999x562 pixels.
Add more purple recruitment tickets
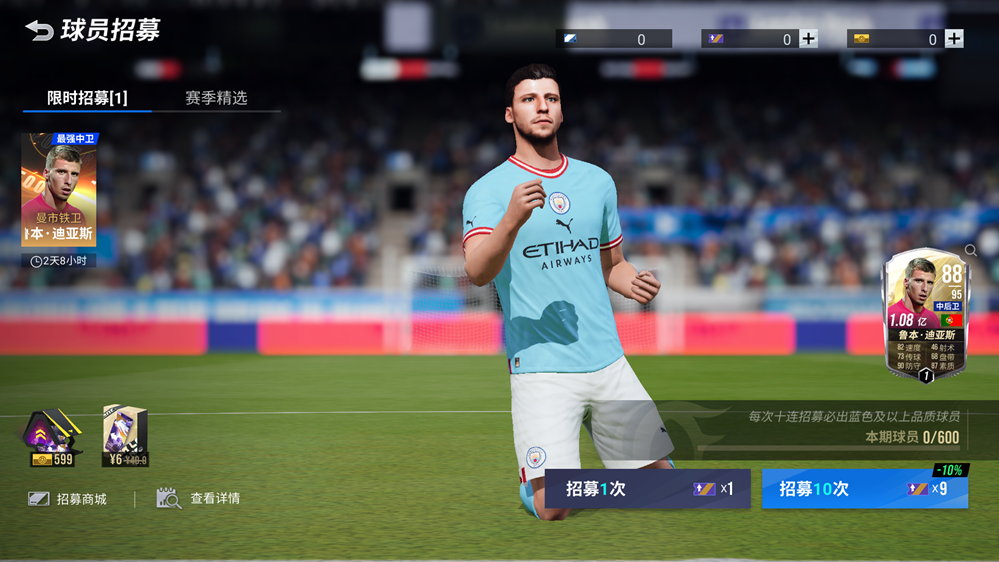click(808, 39)
